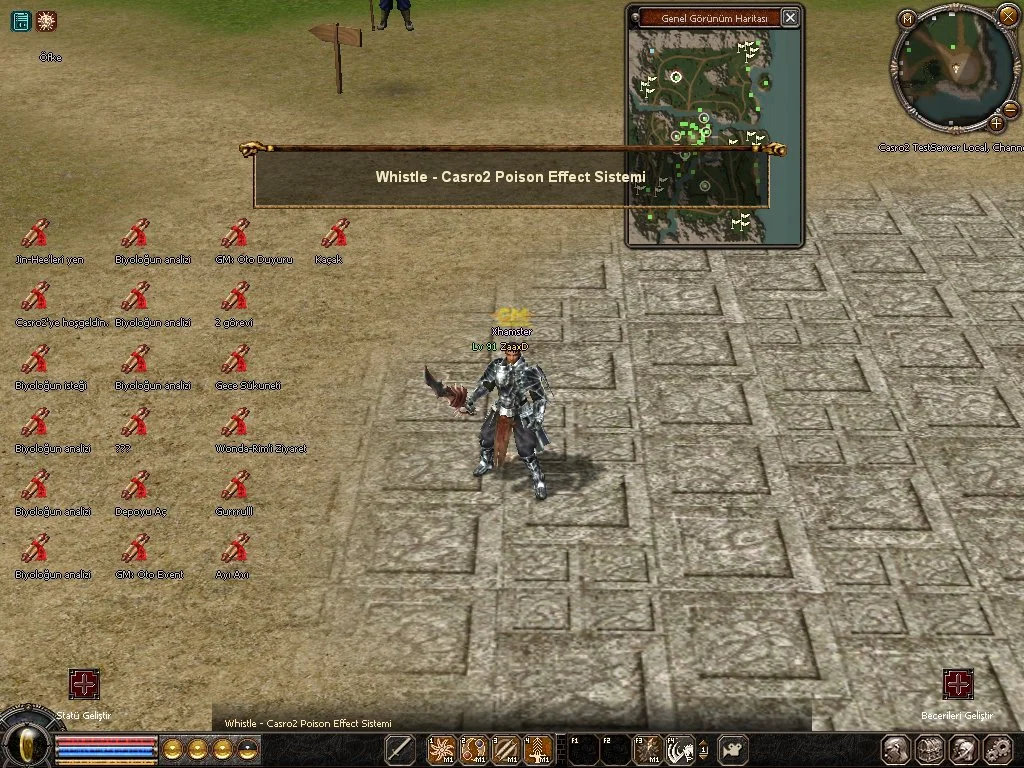Viewport: 1024px width, 768px height.
Task: Close the circular minimap
Action: coord(1007,15)
